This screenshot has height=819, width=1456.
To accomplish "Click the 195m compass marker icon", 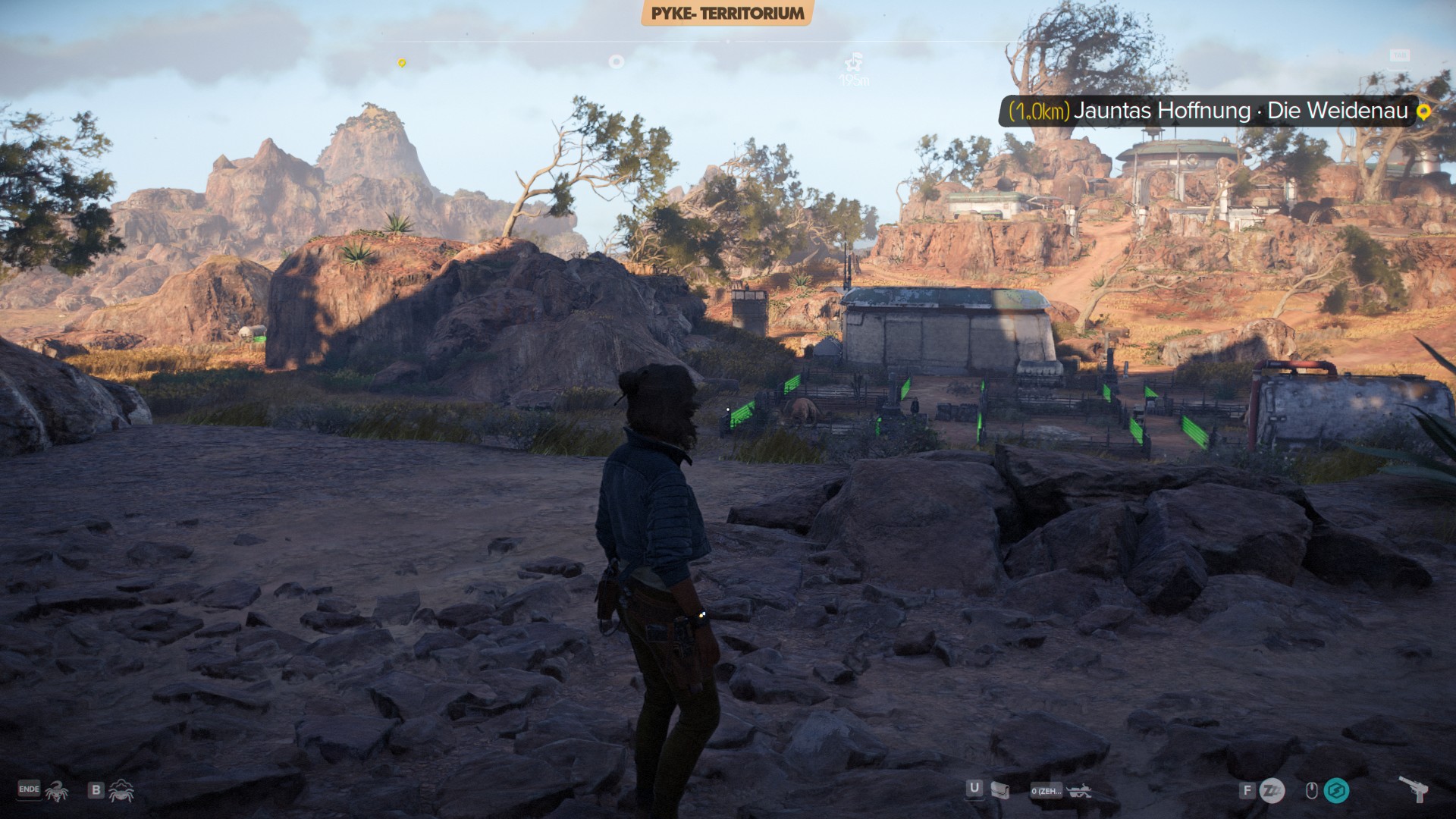I will [x=855, y=62].
